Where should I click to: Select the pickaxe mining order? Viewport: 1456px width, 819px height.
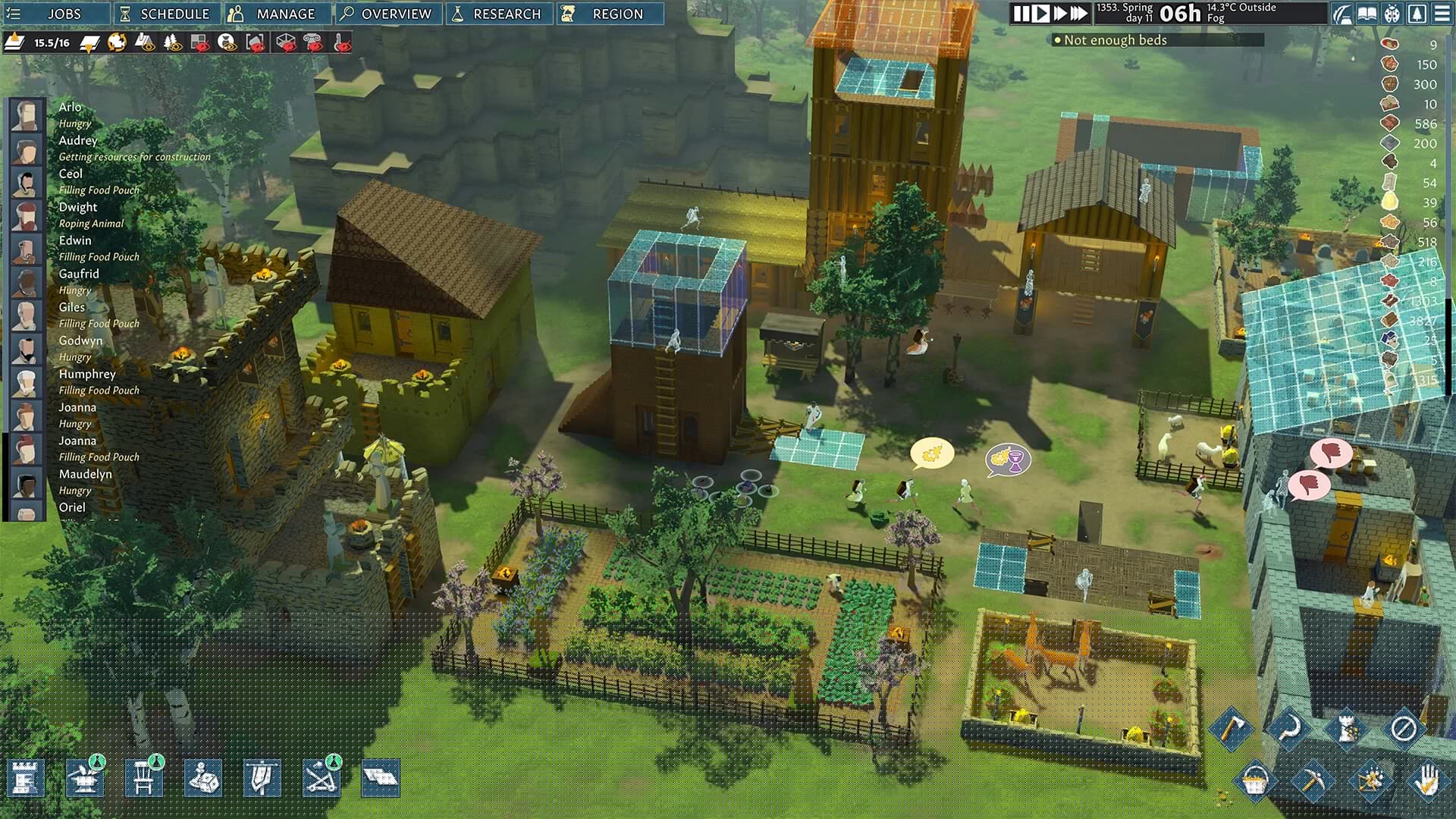(1313, 780)
